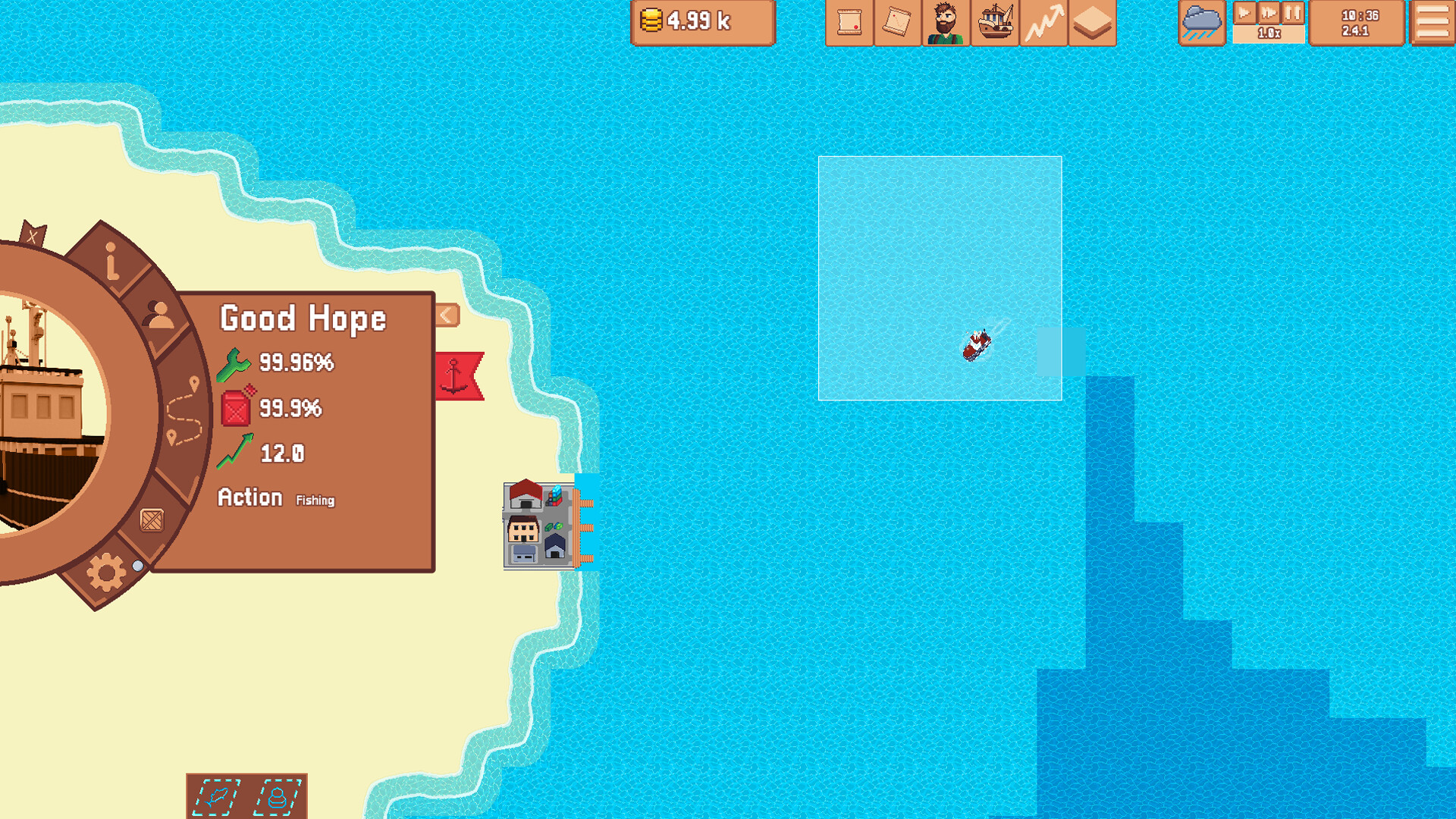The image size is (1456, 819).
Task: Toggle the layers icon in top toolbar
Action: [1093, 23]
